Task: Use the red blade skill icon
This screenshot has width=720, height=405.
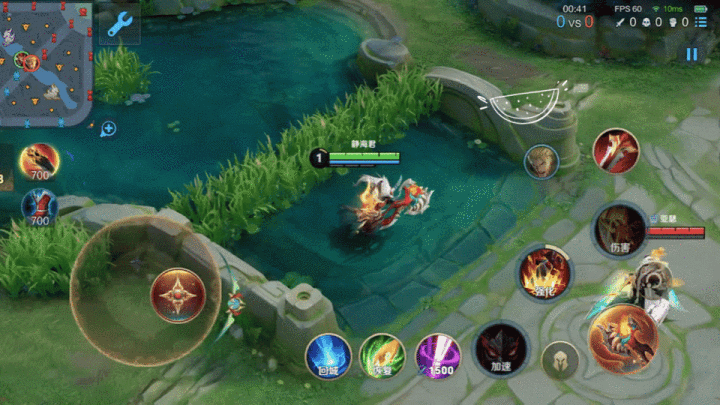Action: [616, 152]
